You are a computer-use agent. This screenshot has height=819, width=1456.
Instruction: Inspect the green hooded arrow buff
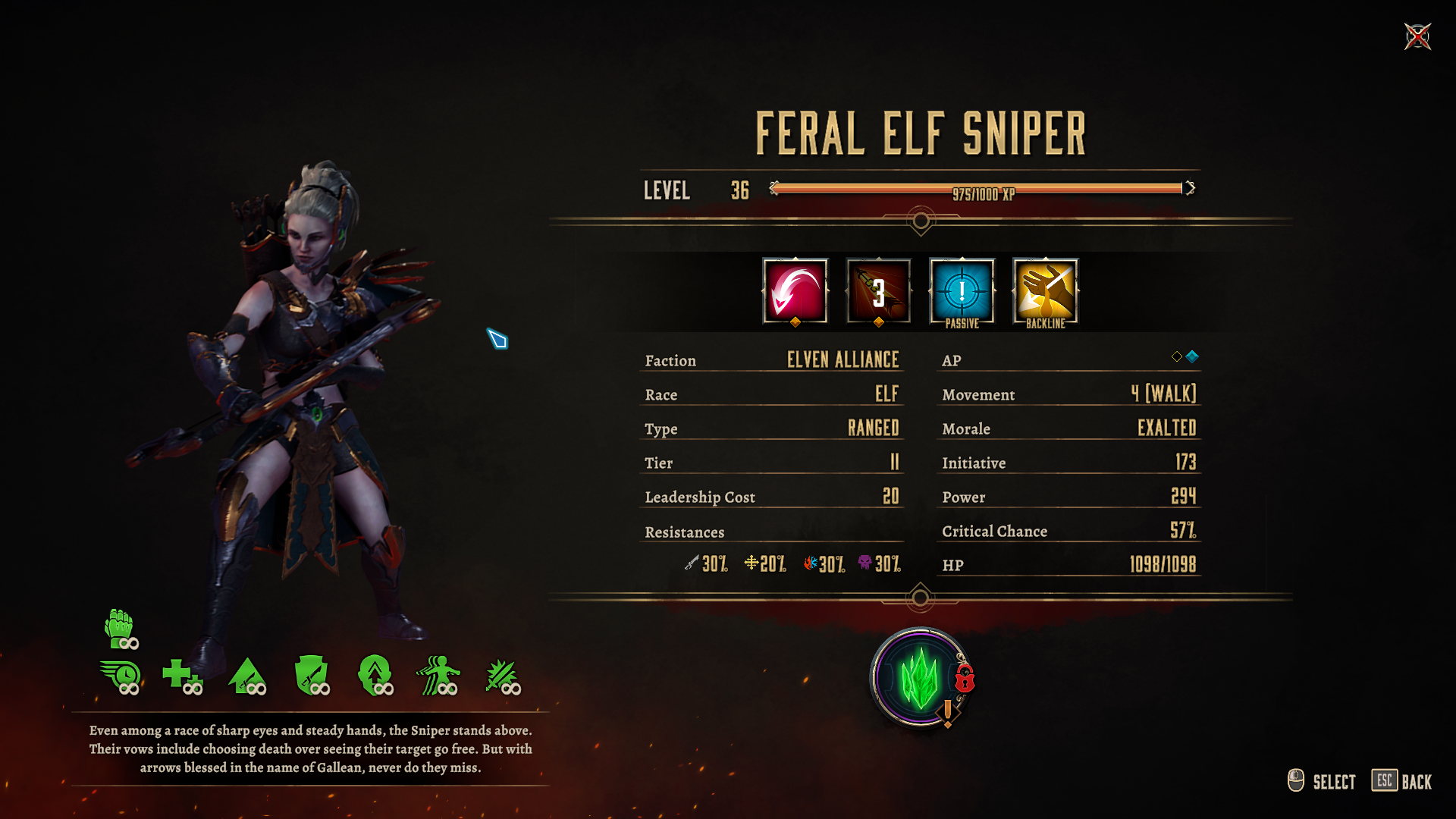click(375, 676)
